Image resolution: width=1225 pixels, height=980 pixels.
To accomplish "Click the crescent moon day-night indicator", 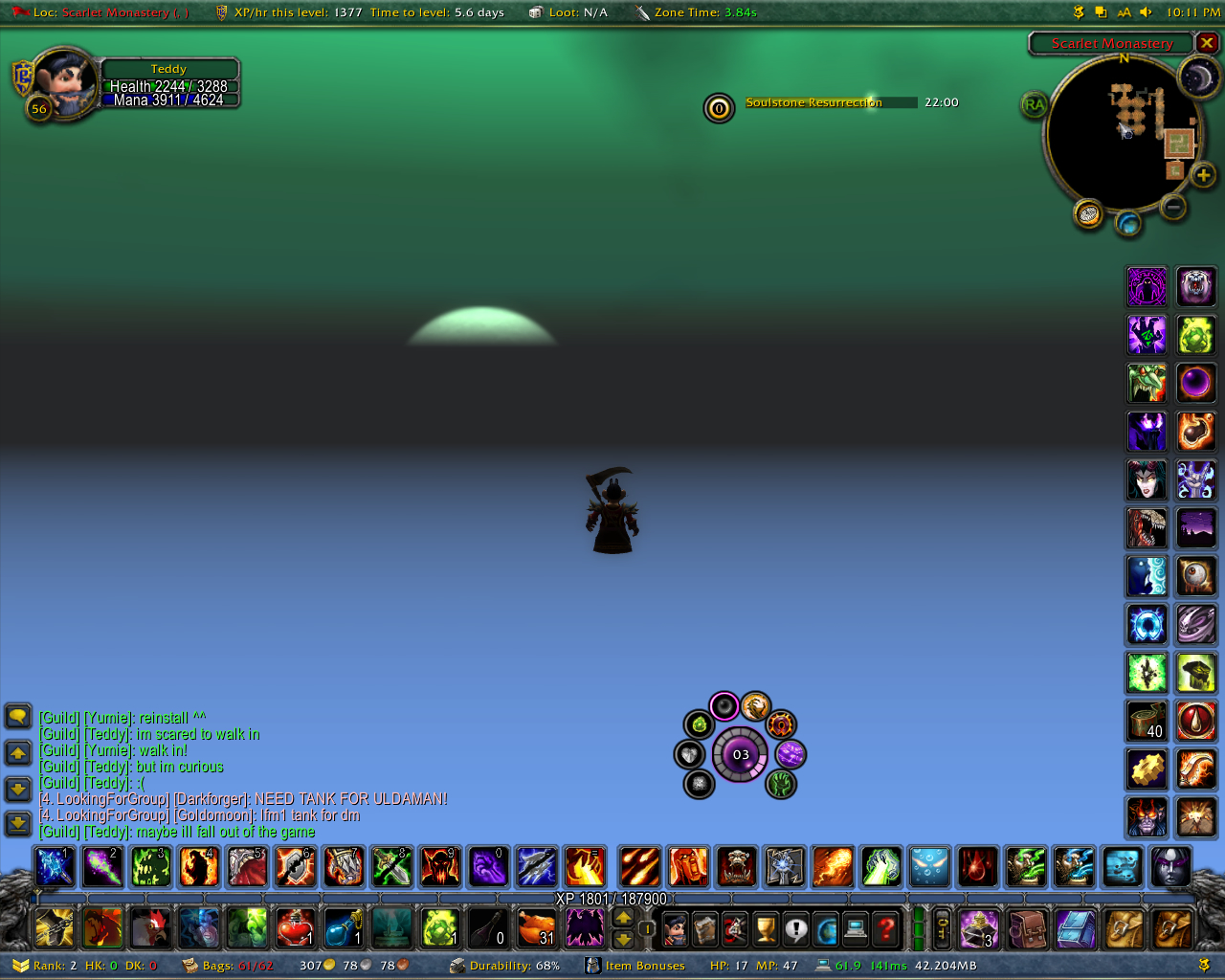I will (x=1197, y=78).
